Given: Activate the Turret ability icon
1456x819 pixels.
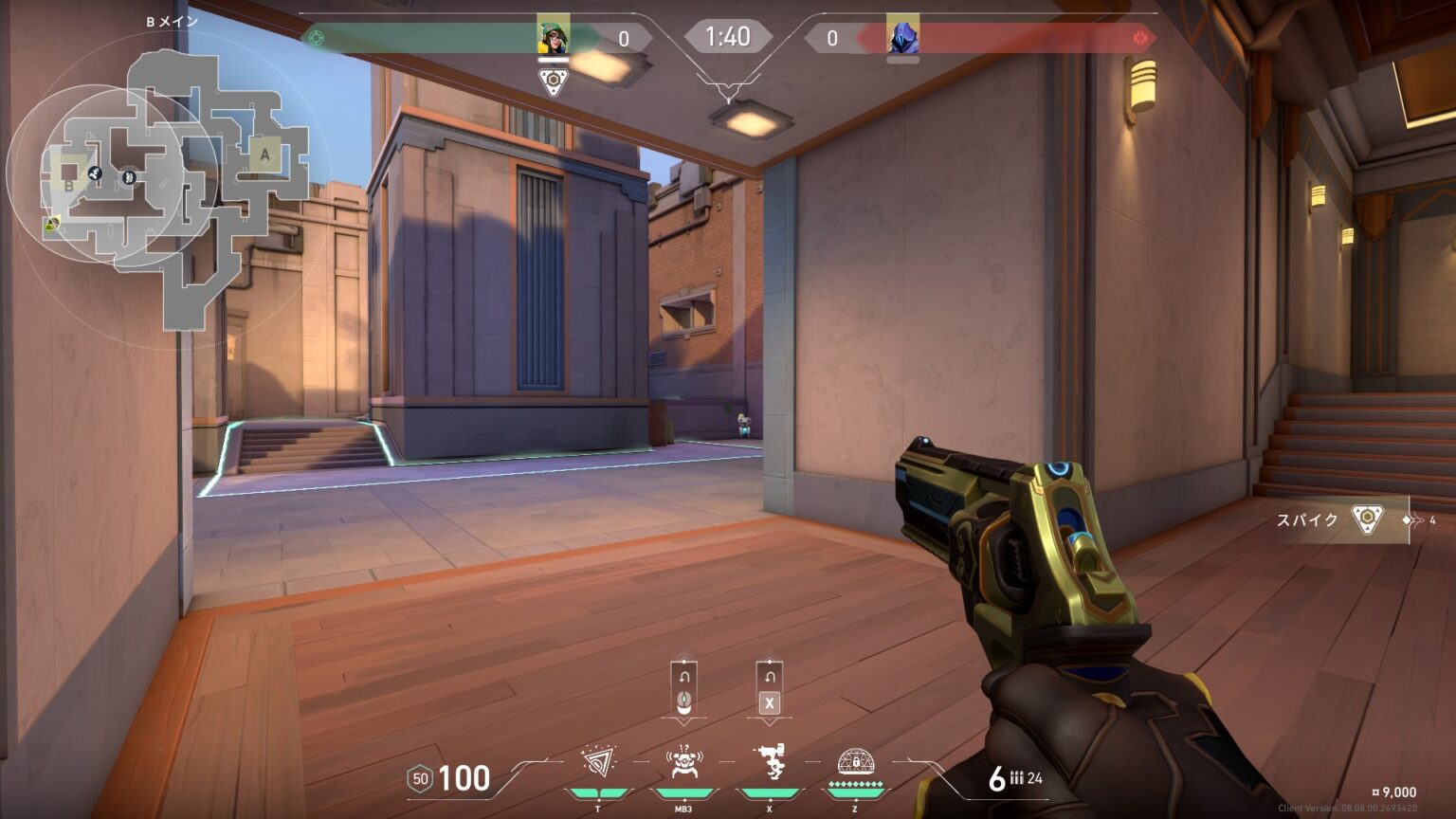Looking at the screenshot, I should point(769,762).
